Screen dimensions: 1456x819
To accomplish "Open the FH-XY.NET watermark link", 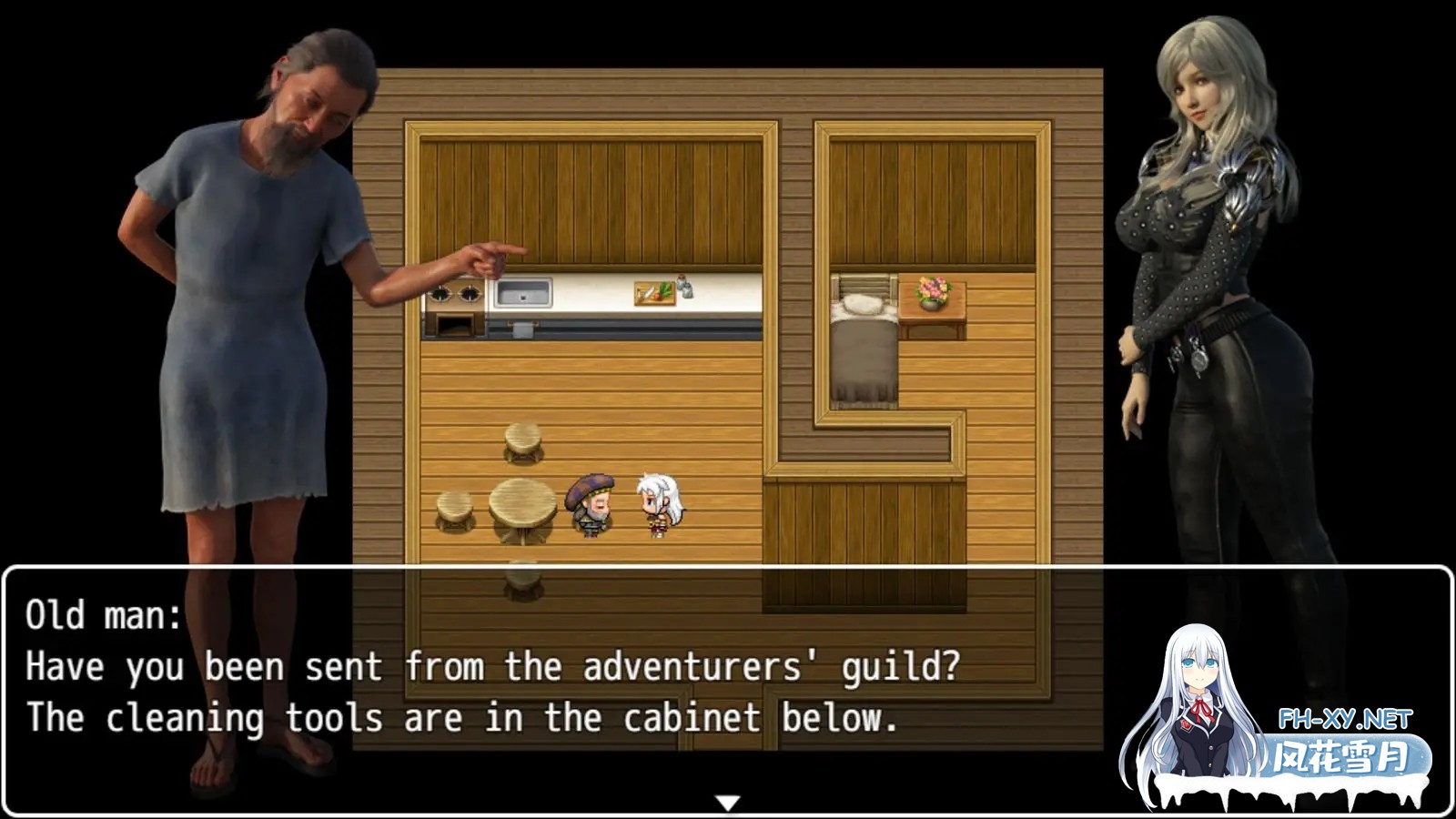I will click(x=1344, y=720).
